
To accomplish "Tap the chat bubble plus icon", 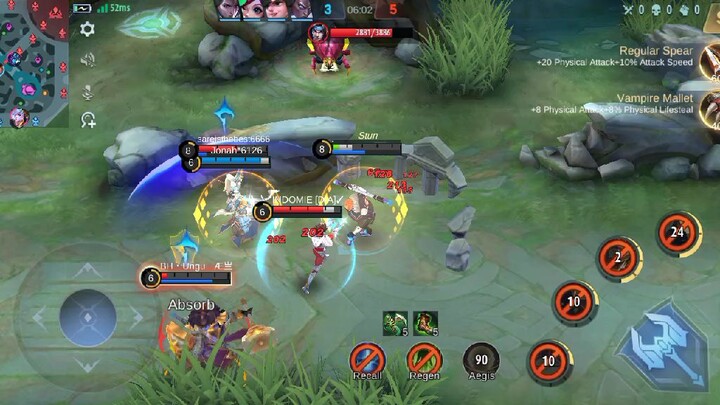I will (x=88, y=120).
